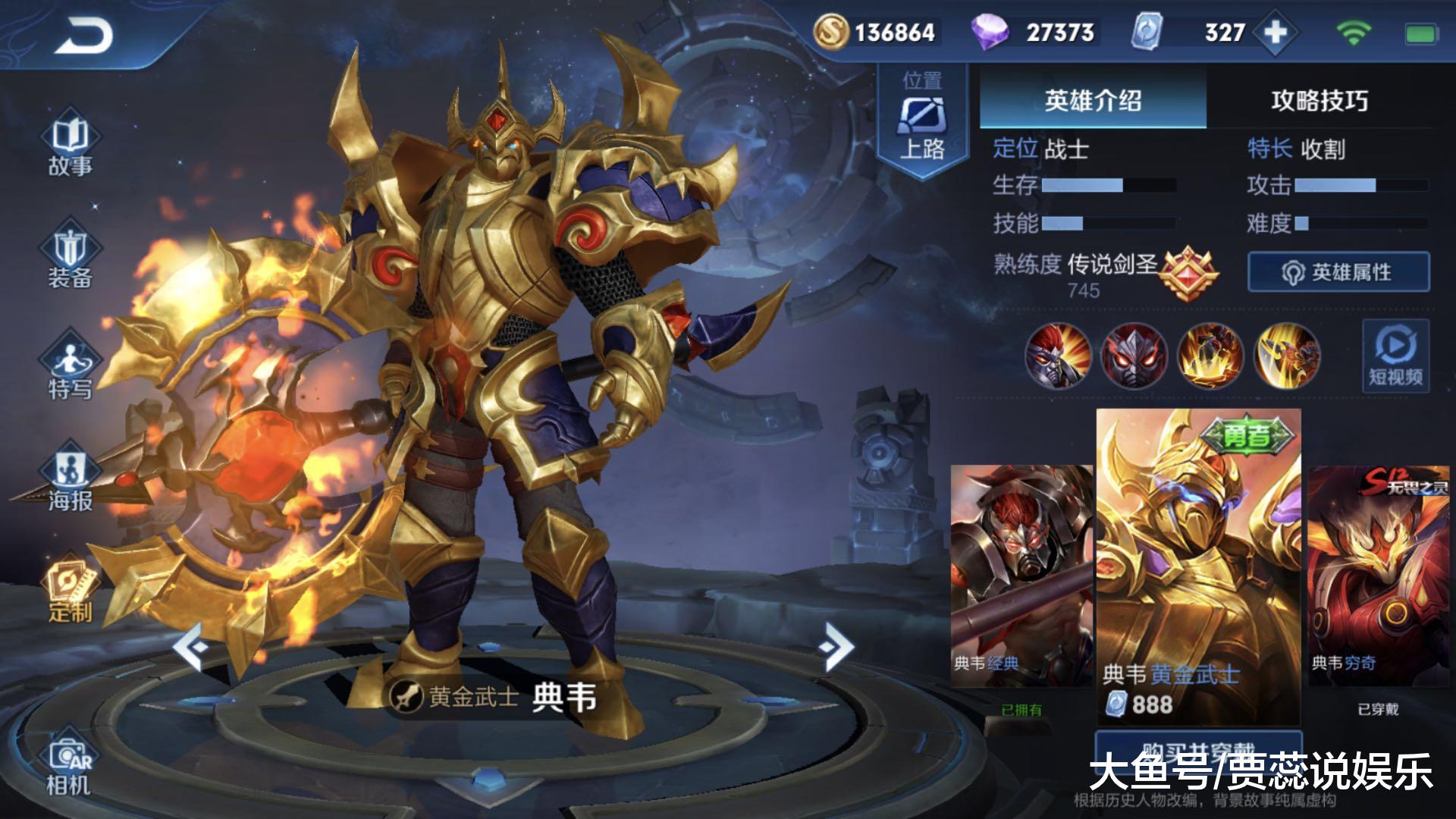The height and width of the screenshot is (819, 1456).
Task: Open the 装备 equipment section
Action: click(70, 258)
